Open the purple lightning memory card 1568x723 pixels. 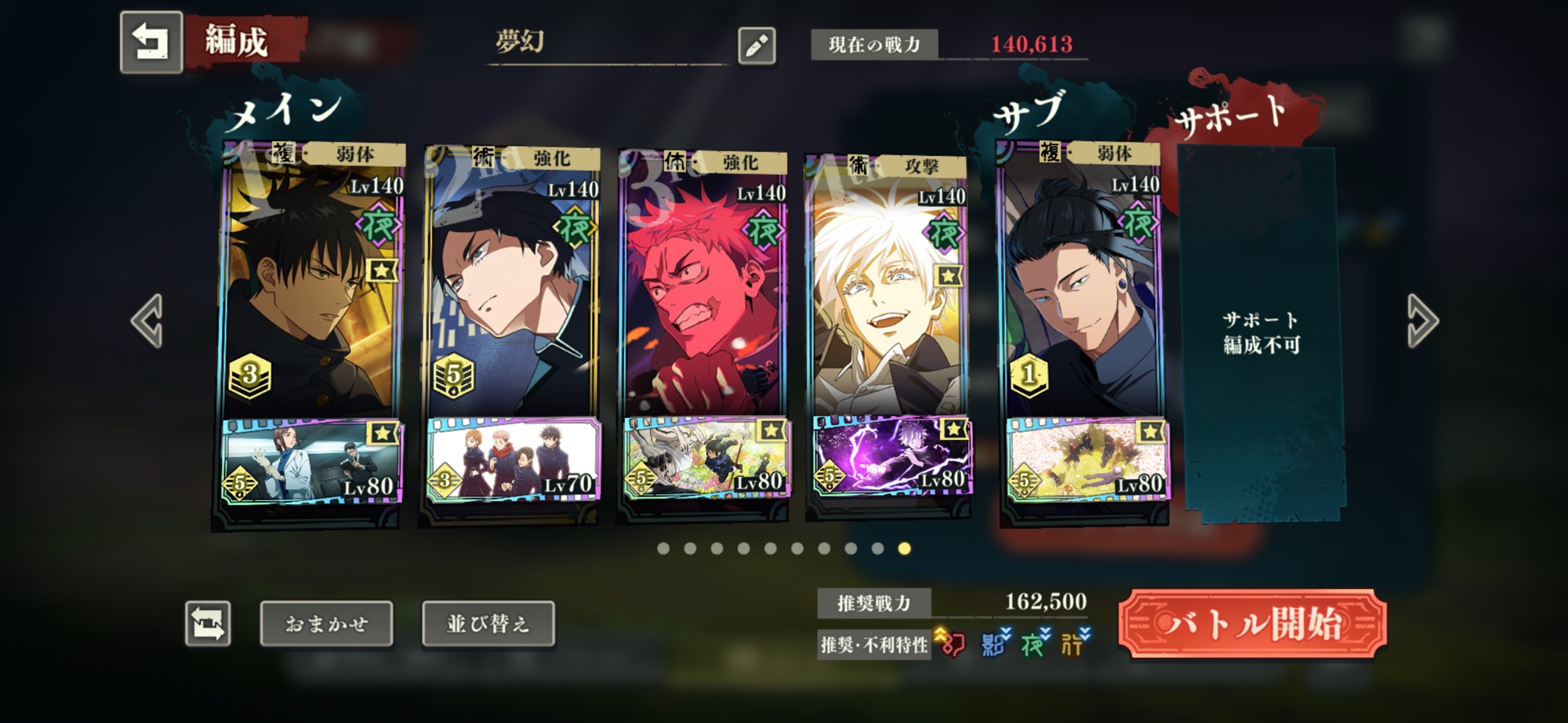891,457
